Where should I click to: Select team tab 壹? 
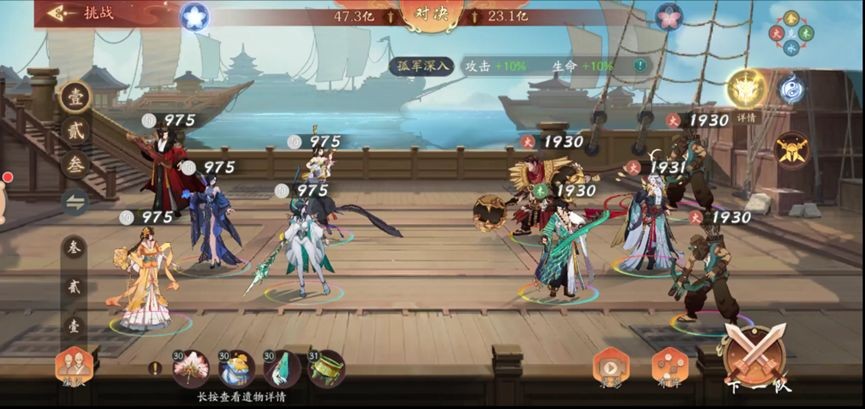(75, 97)
